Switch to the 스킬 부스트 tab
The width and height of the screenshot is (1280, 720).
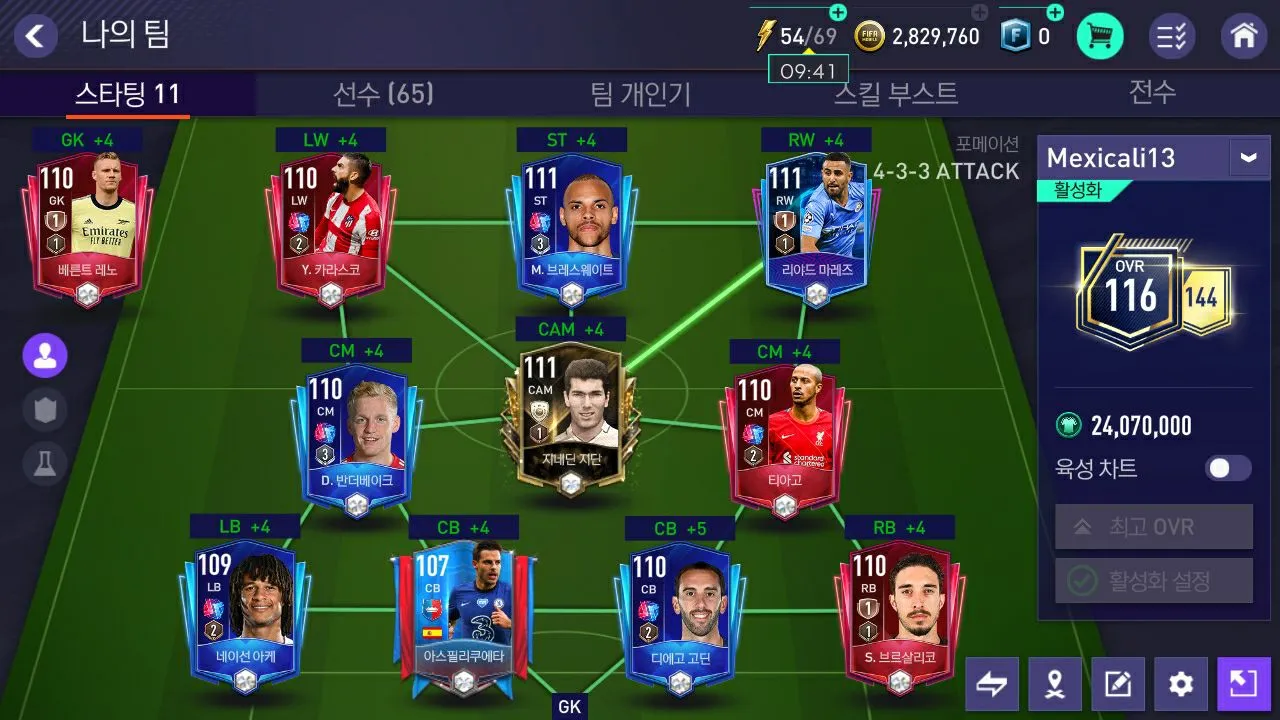[896, 94]
